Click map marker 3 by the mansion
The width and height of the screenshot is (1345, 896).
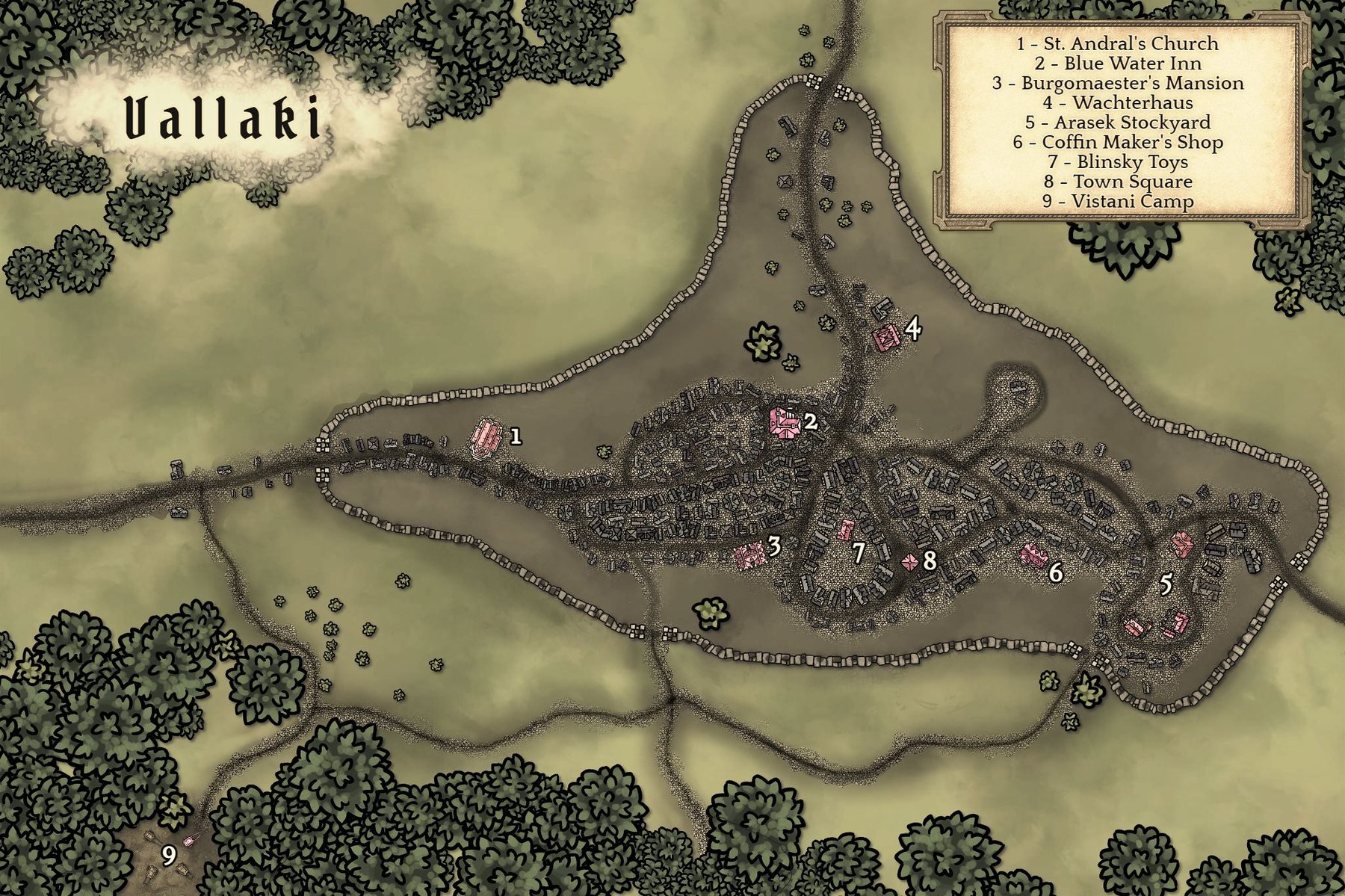[x=774, y=546]
